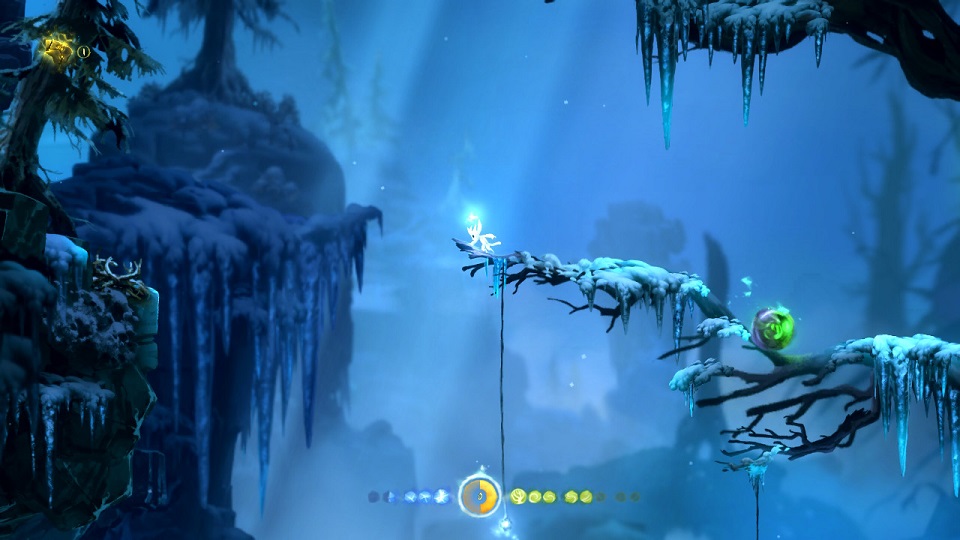Click the golden map stone icon
This screenshot has height=540, width=960.
point(56,49)
